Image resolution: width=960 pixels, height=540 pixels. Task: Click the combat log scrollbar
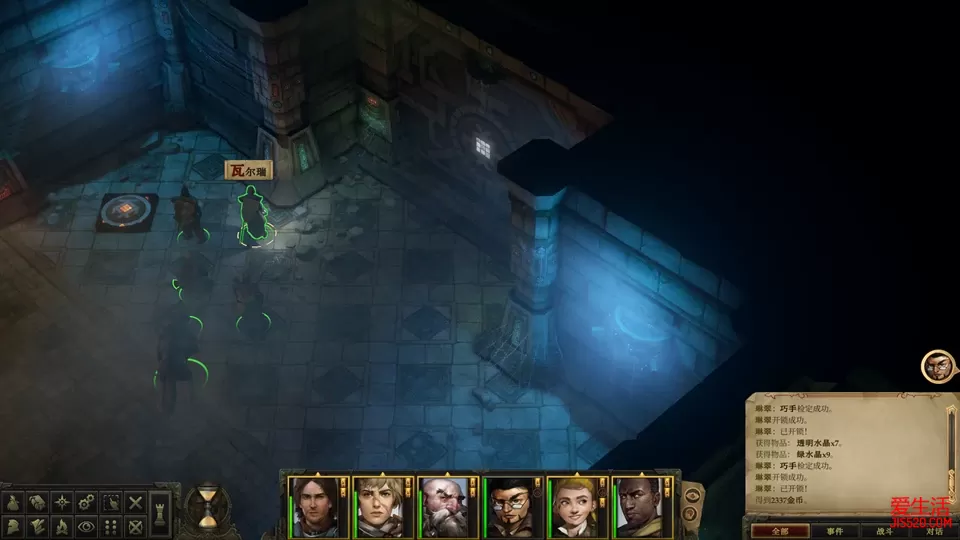pos(951,450)
